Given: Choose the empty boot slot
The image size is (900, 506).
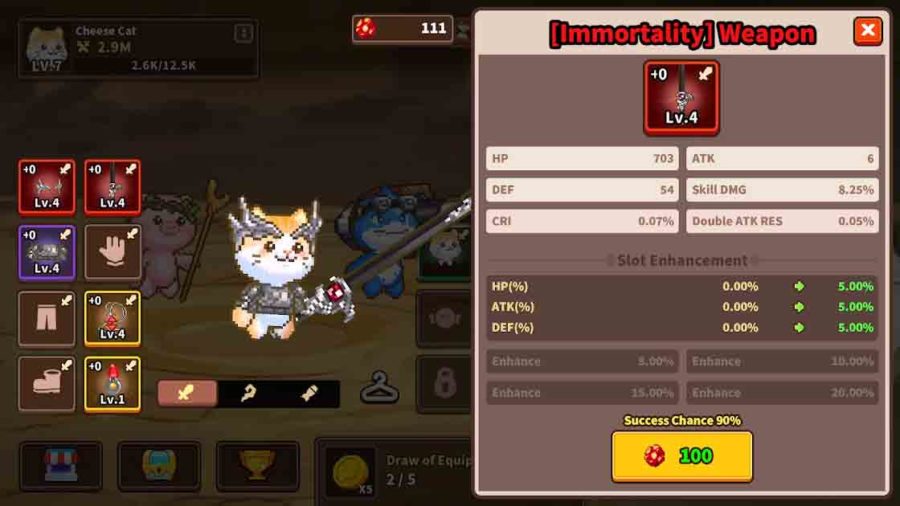Looking at the screenshot, I should click(46, 384).
